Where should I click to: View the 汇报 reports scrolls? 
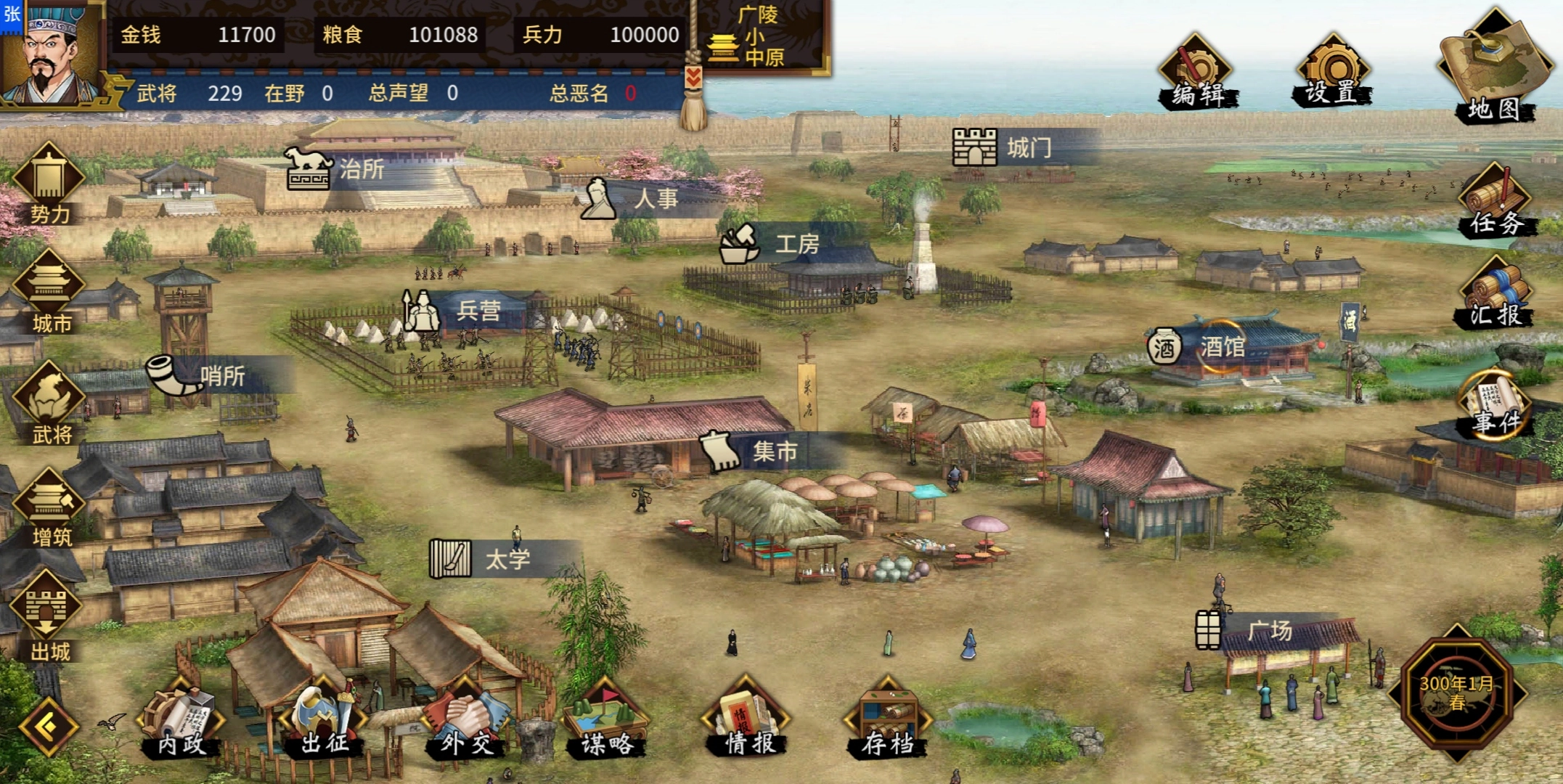[x=1495, y=295]
